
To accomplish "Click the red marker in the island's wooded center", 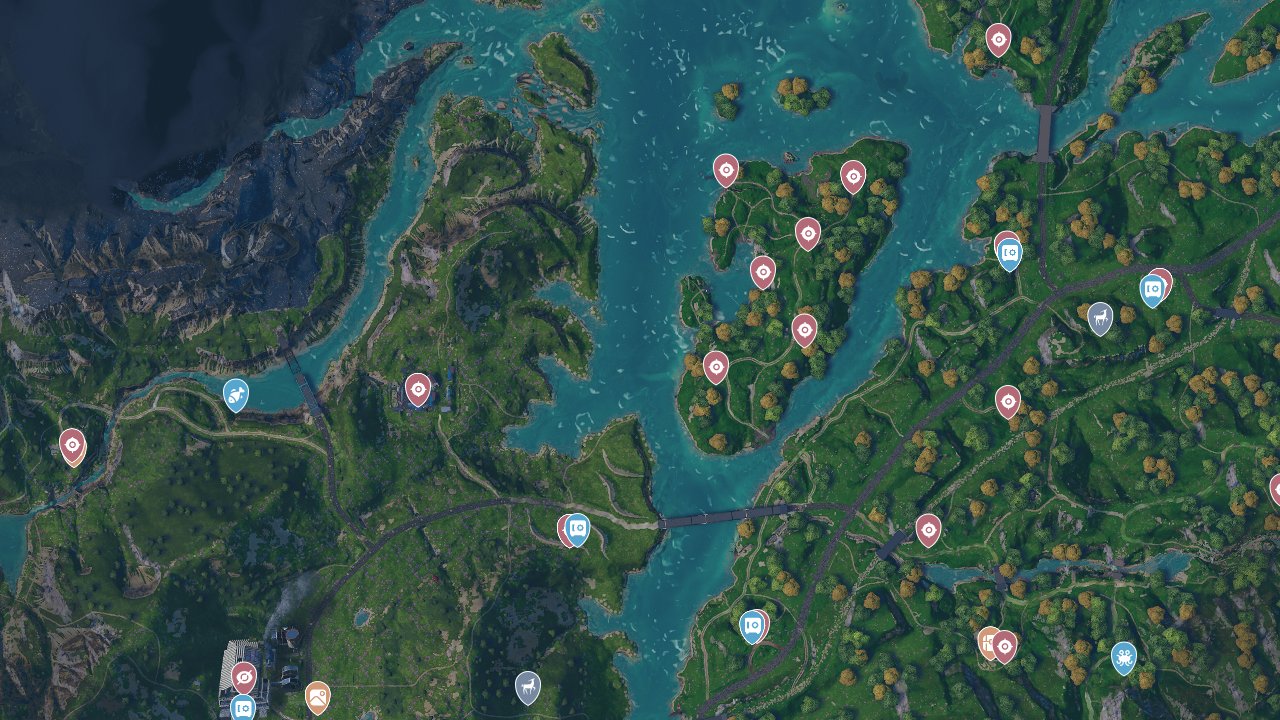I will [x=806, y=330].
